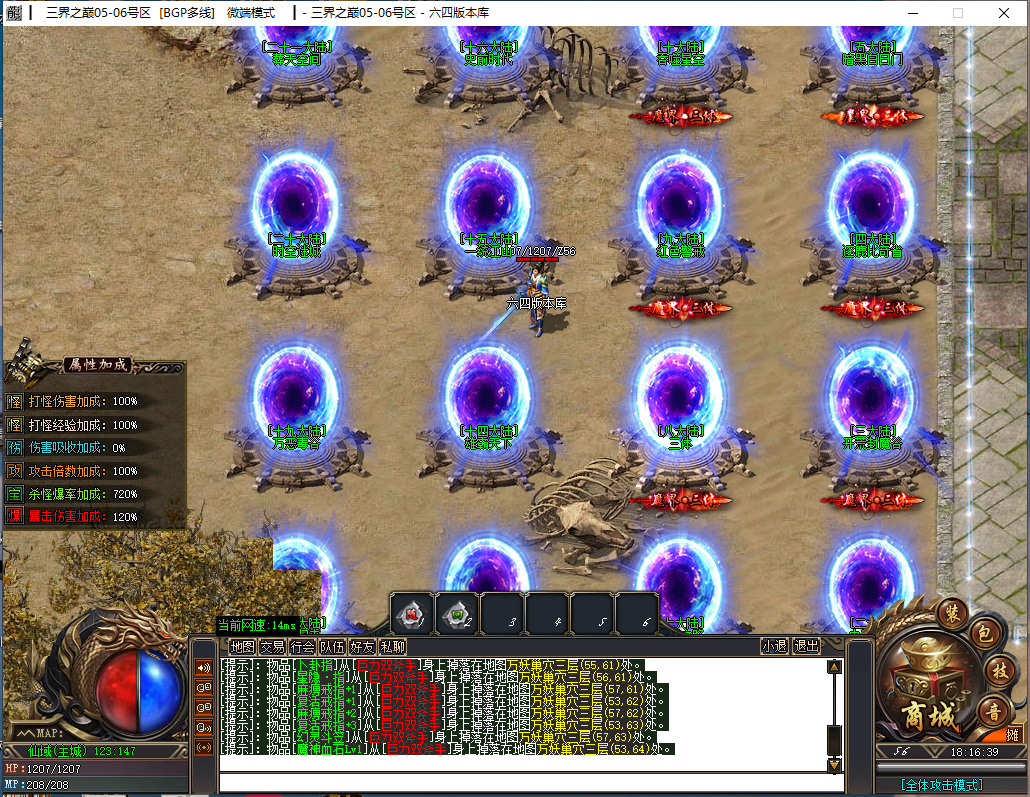Close the game window
This screenshot has width=1030, height=797.
1003,13
